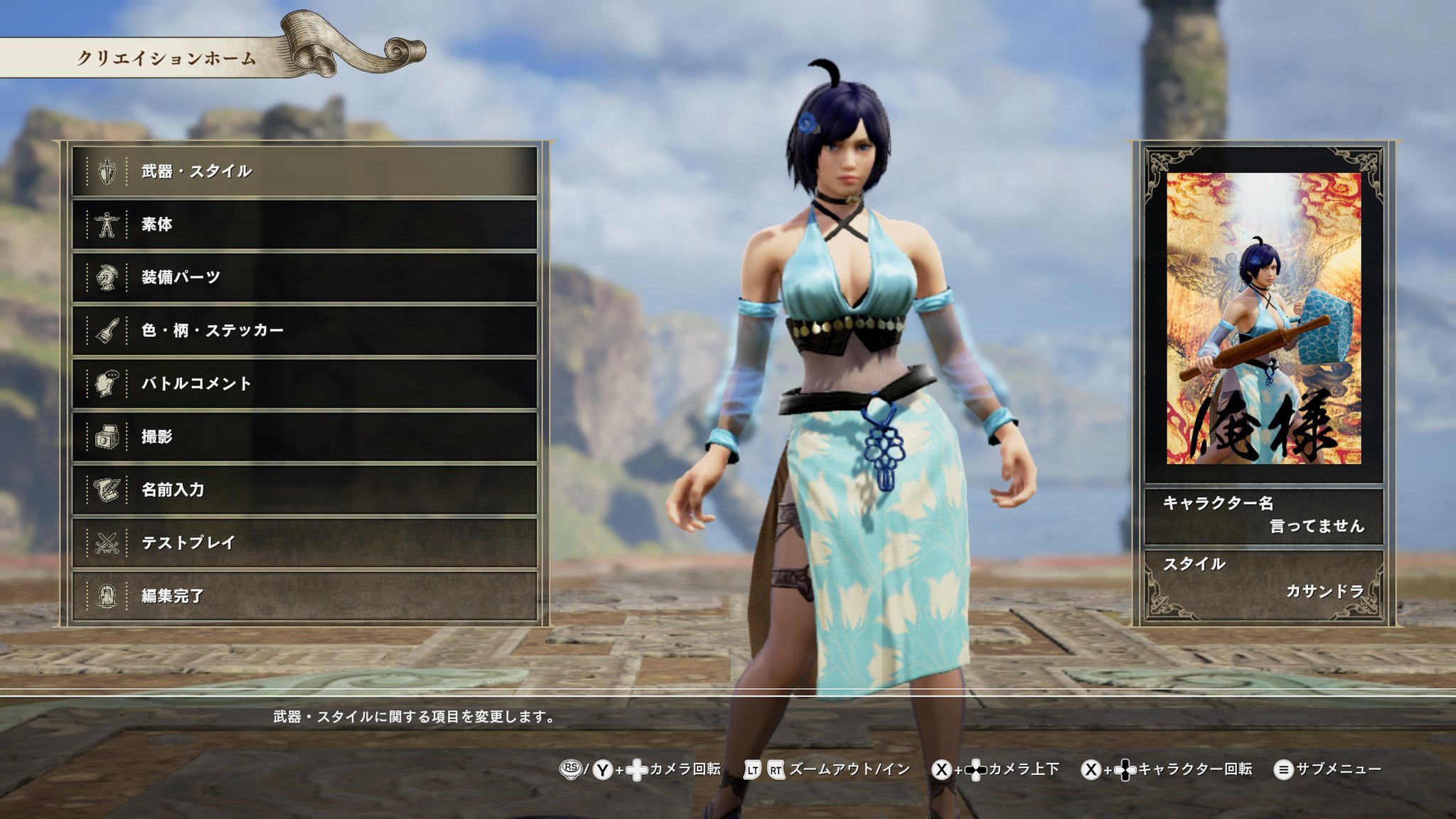Choose 色・柄・ステッカー customization
Screen dimensions: 1456x819
point(304,331)
